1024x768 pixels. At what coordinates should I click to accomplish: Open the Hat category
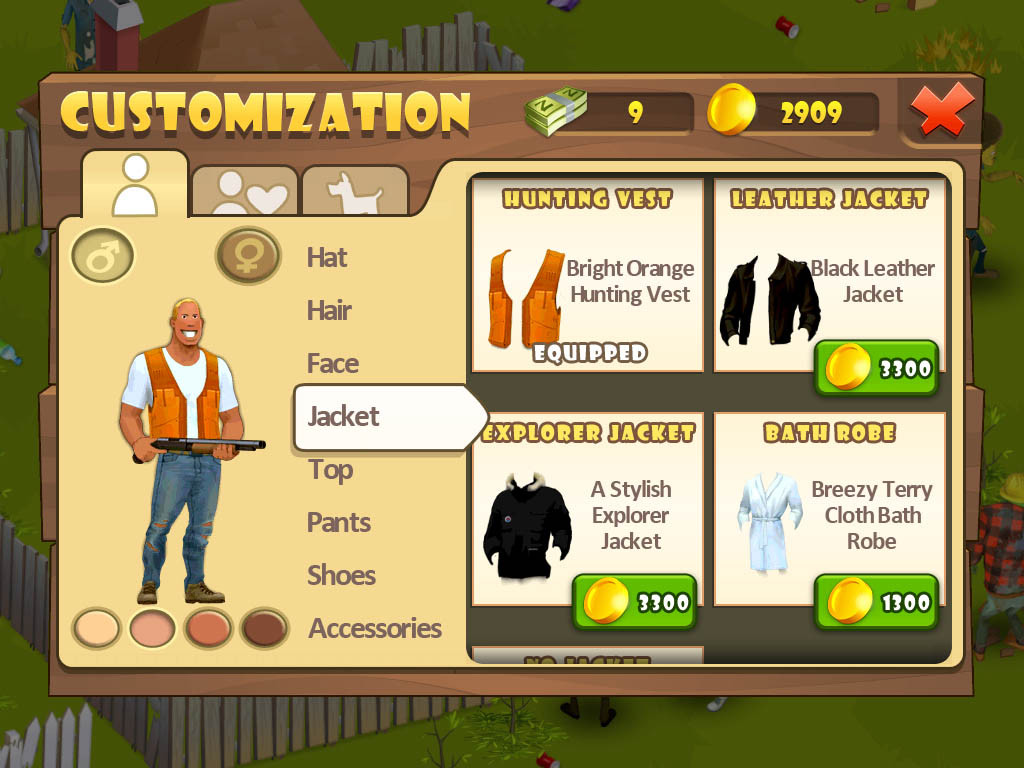coord(327,258)
